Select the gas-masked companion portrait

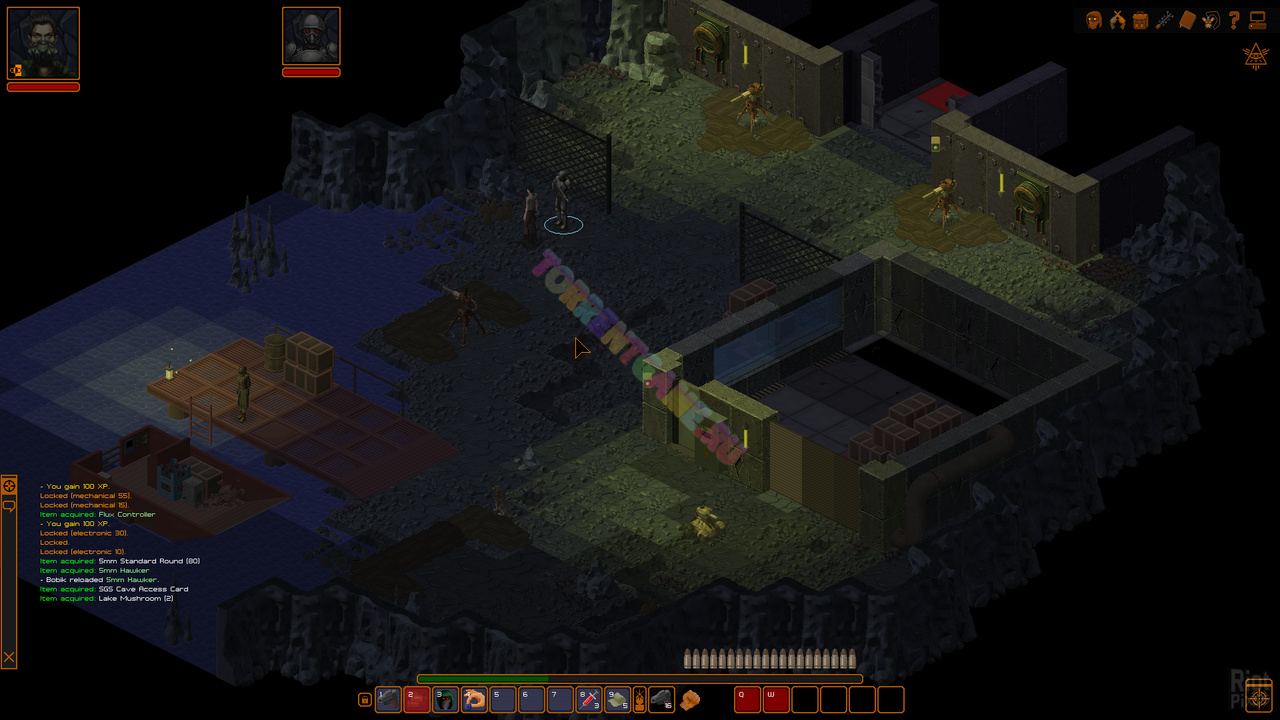point(311,37)
